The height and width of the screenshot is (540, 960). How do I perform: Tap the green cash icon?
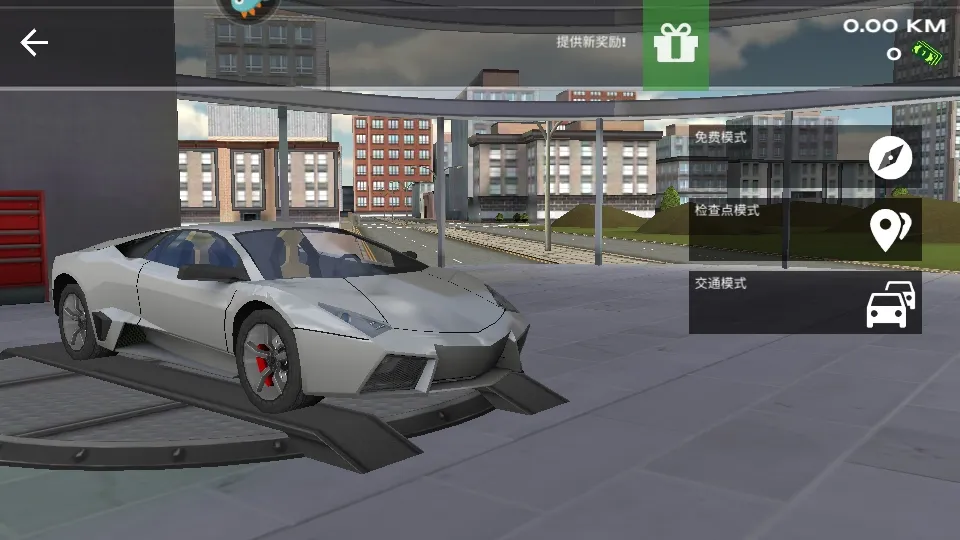tap(930, 53)
